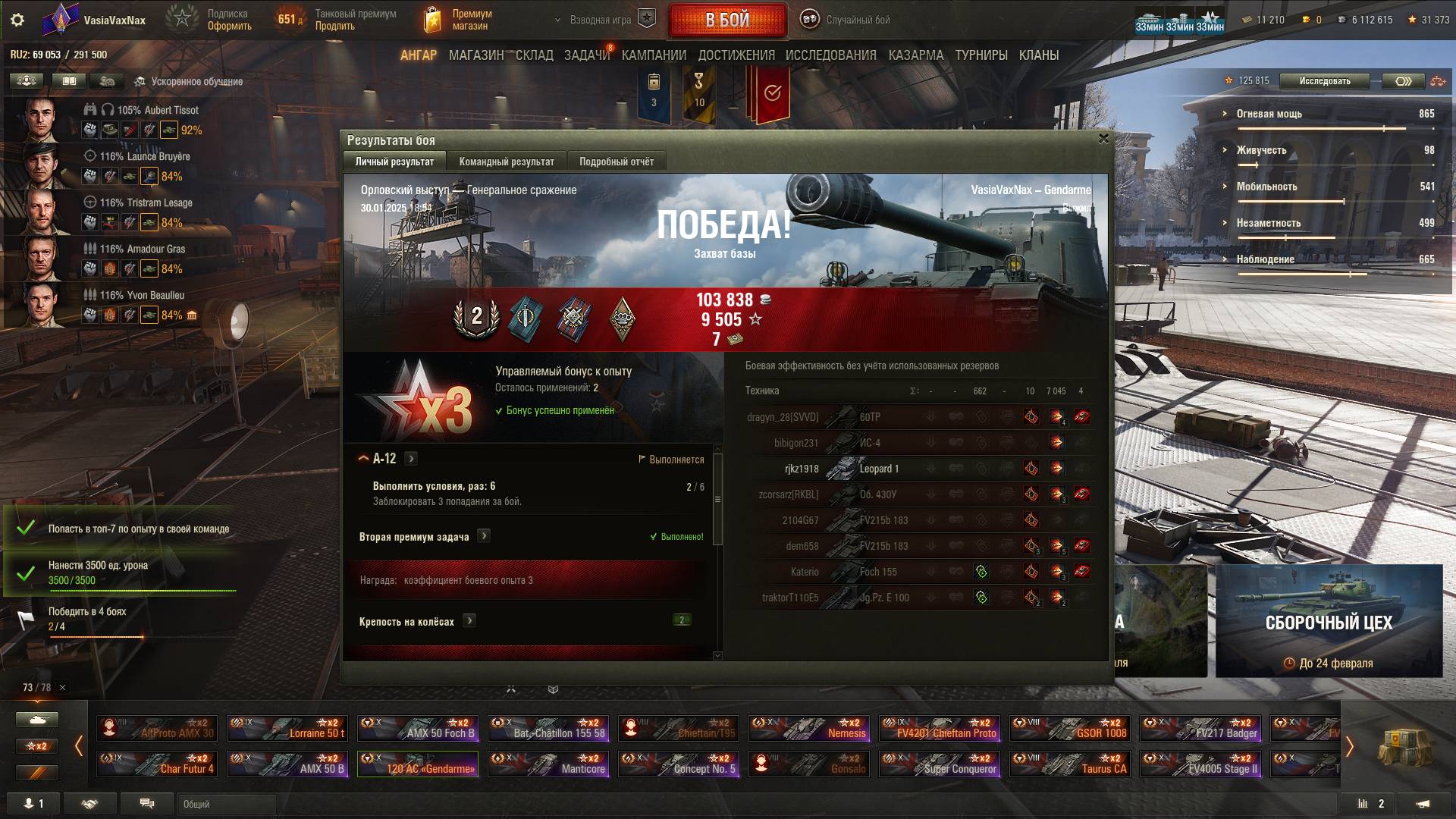The width and height of the screenshot is (1456, 819).
Task: Open the Подробный отчёт tab
Action: click(x=616, y=162)
